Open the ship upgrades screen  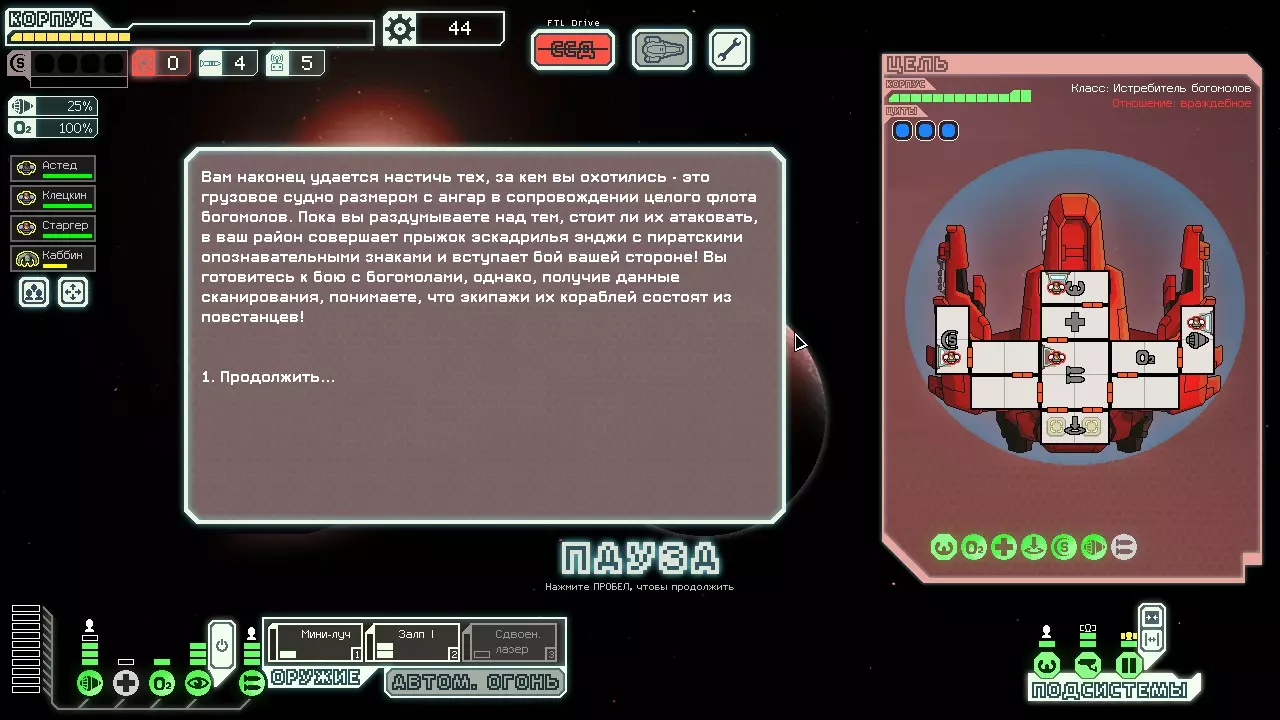click(662, 50)
